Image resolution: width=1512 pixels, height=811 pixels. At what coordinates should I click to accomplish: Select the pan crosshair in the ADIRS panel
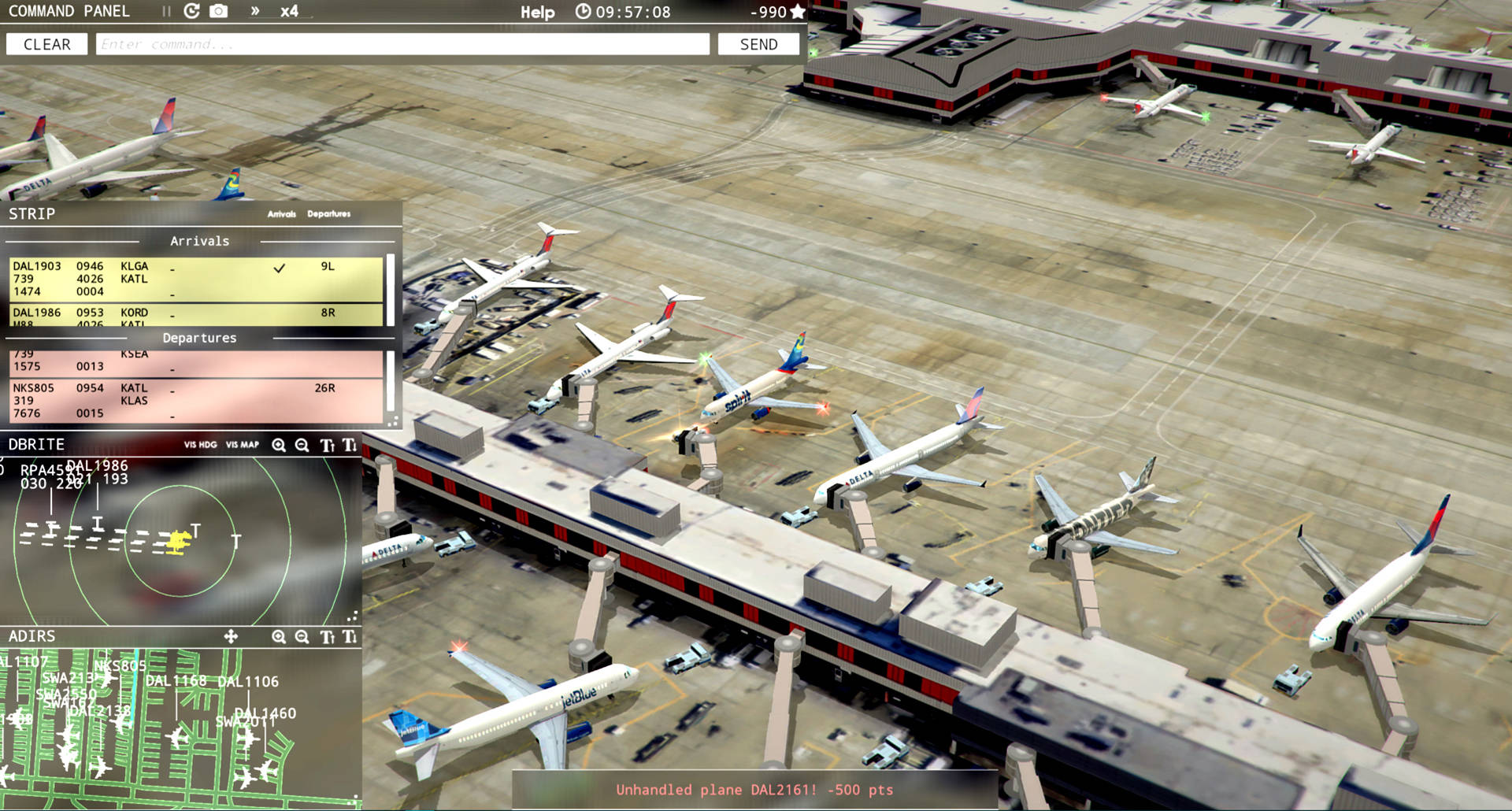tap(231, 637)
